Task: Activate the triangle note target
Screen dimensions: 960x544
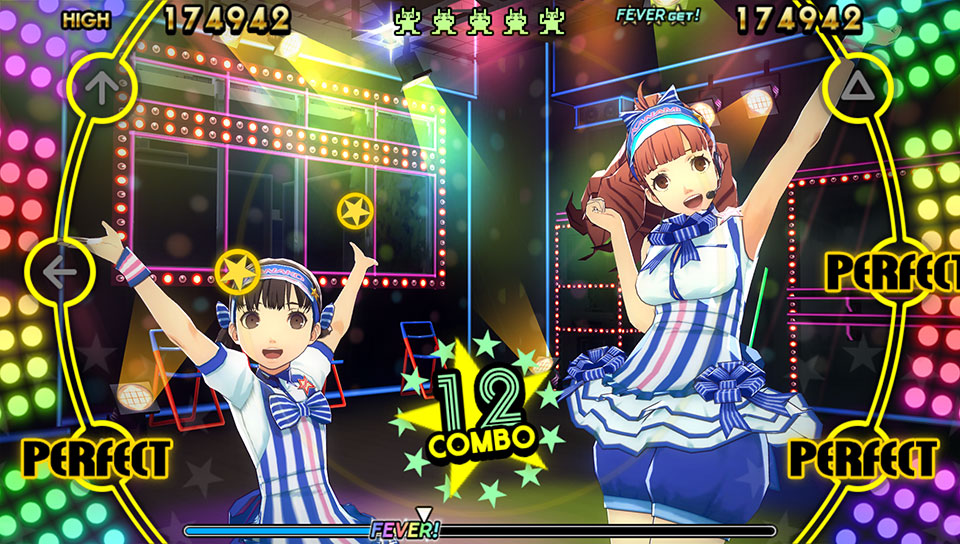Action: (857, 87)
